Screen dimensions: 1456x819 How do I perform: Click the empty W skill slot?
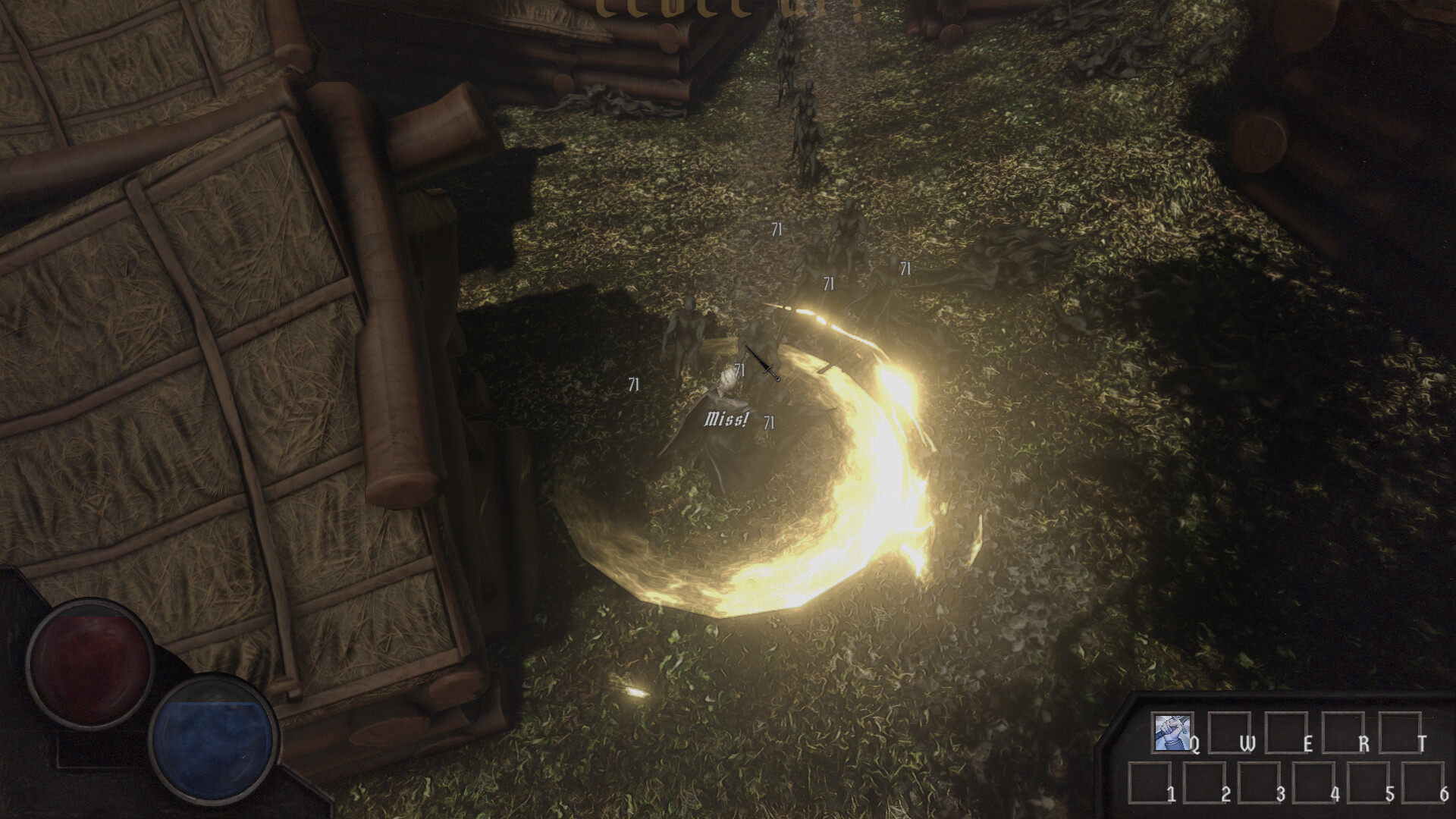1228,732
